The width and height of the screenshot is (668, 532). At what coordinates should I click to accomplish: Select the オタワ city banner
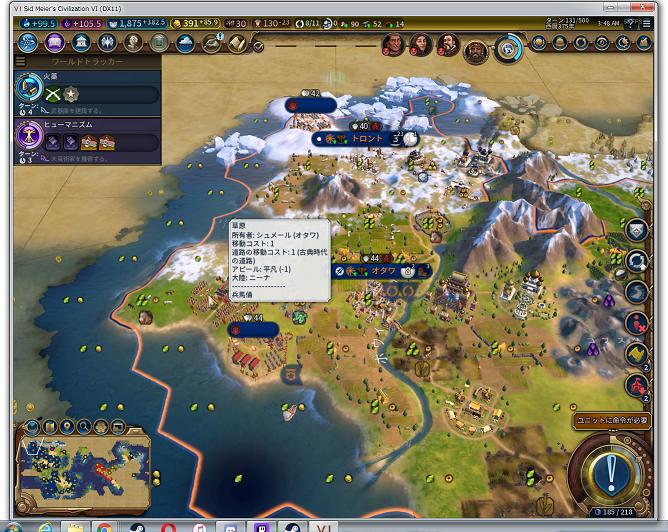coord(383,270)
